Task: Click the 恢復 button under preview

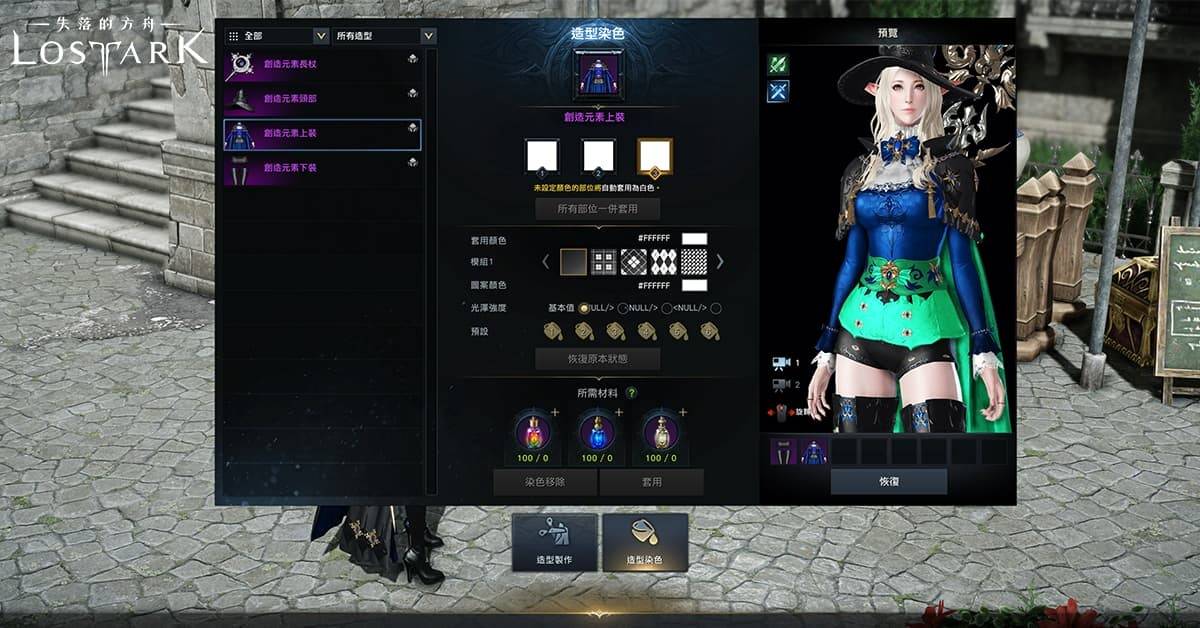Action: pyautogui.click(x=888, y=481)
